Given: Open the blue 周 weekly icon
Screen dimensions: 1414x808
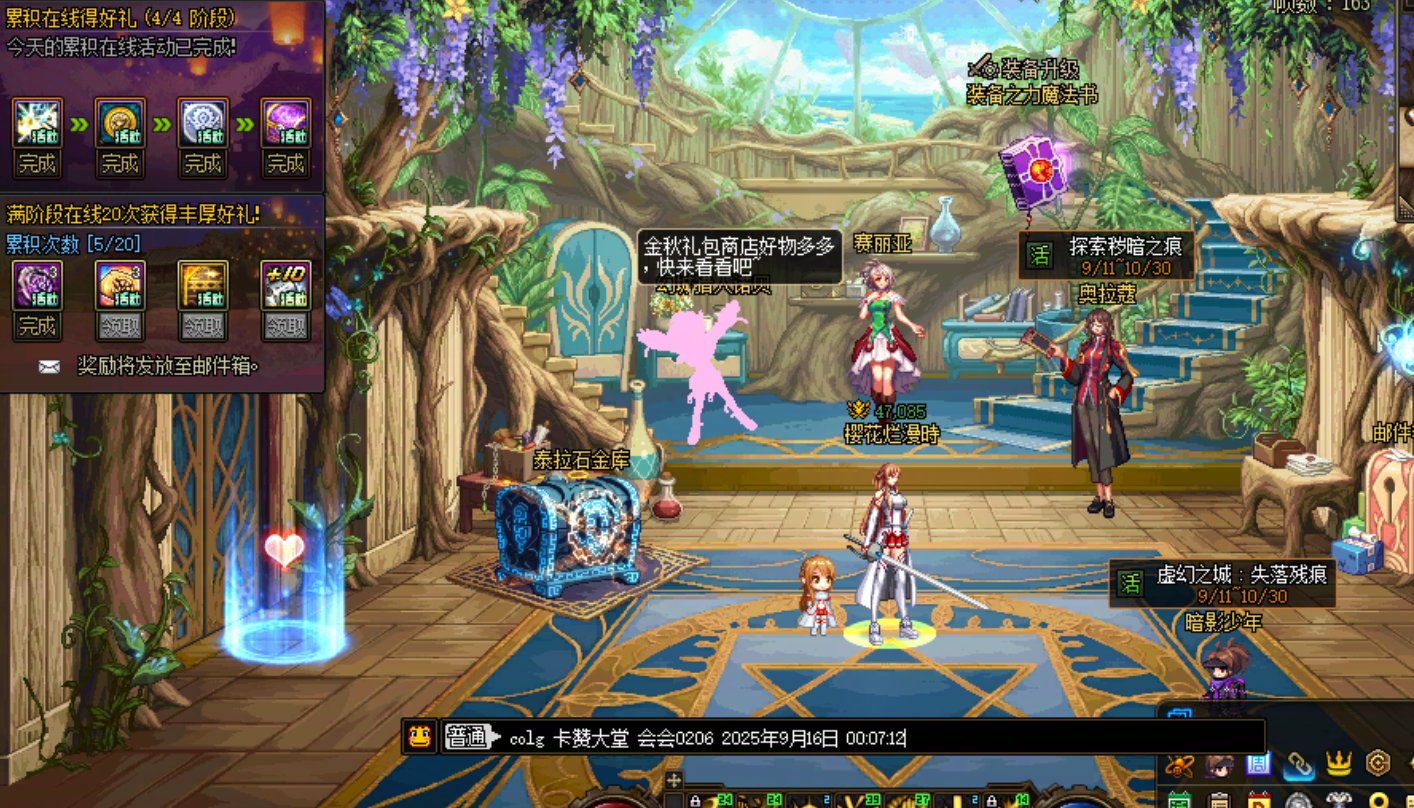Looking at the screenshot, I should (x=1258, y=765).
